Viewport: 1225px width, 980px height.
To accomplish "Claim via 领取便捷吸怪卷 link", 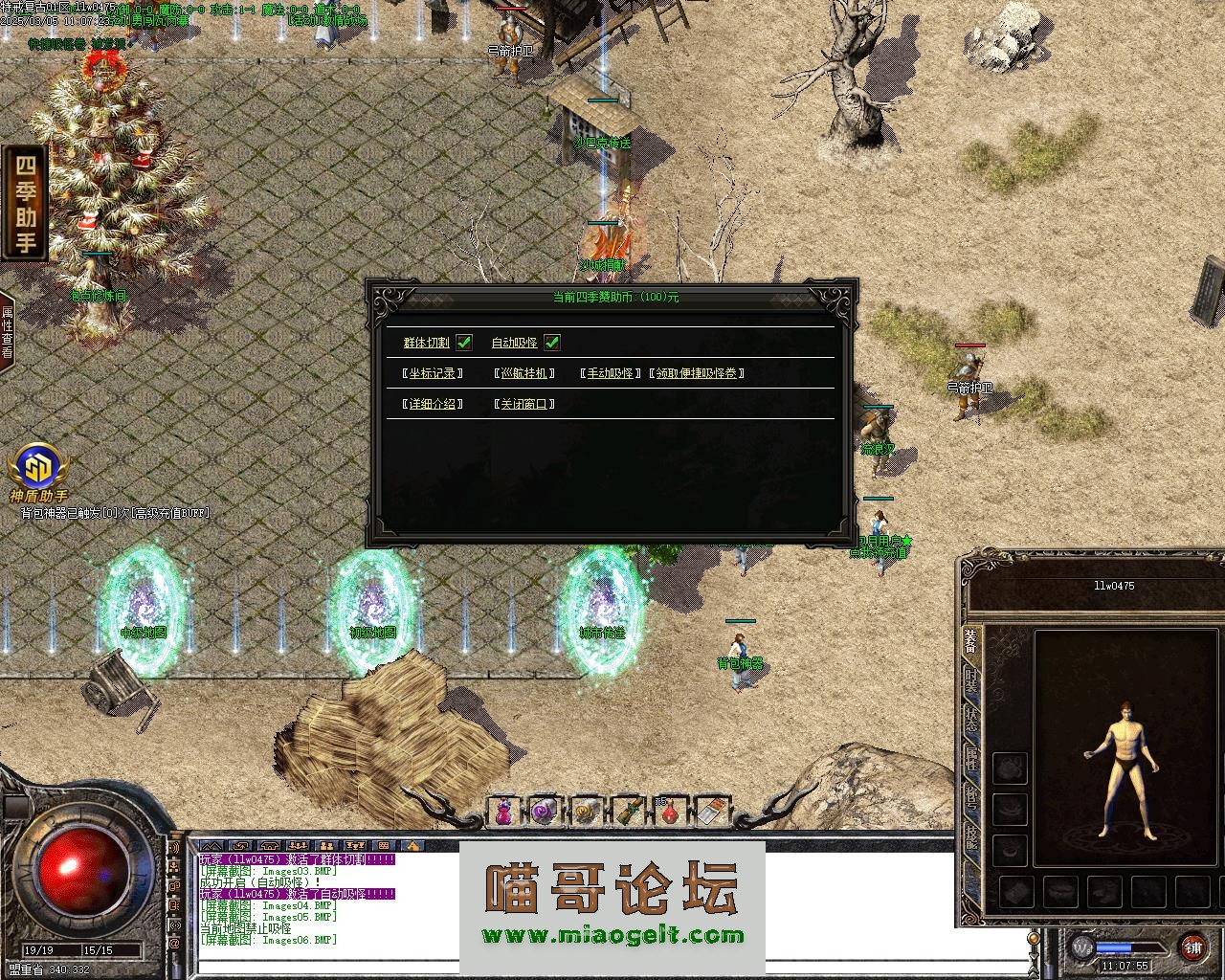I will pyautogui.click(x=697, y=373).
